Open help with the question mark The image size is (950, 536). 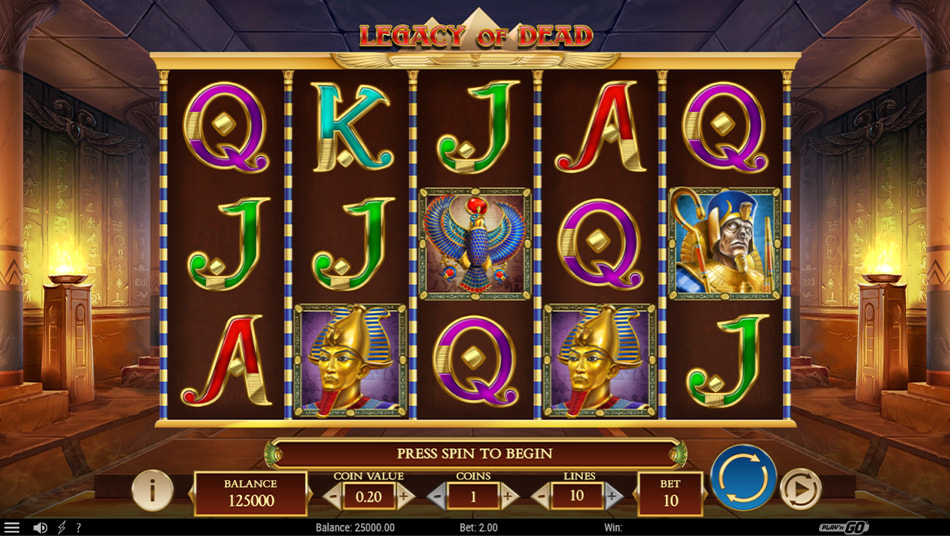pos(79,527)
